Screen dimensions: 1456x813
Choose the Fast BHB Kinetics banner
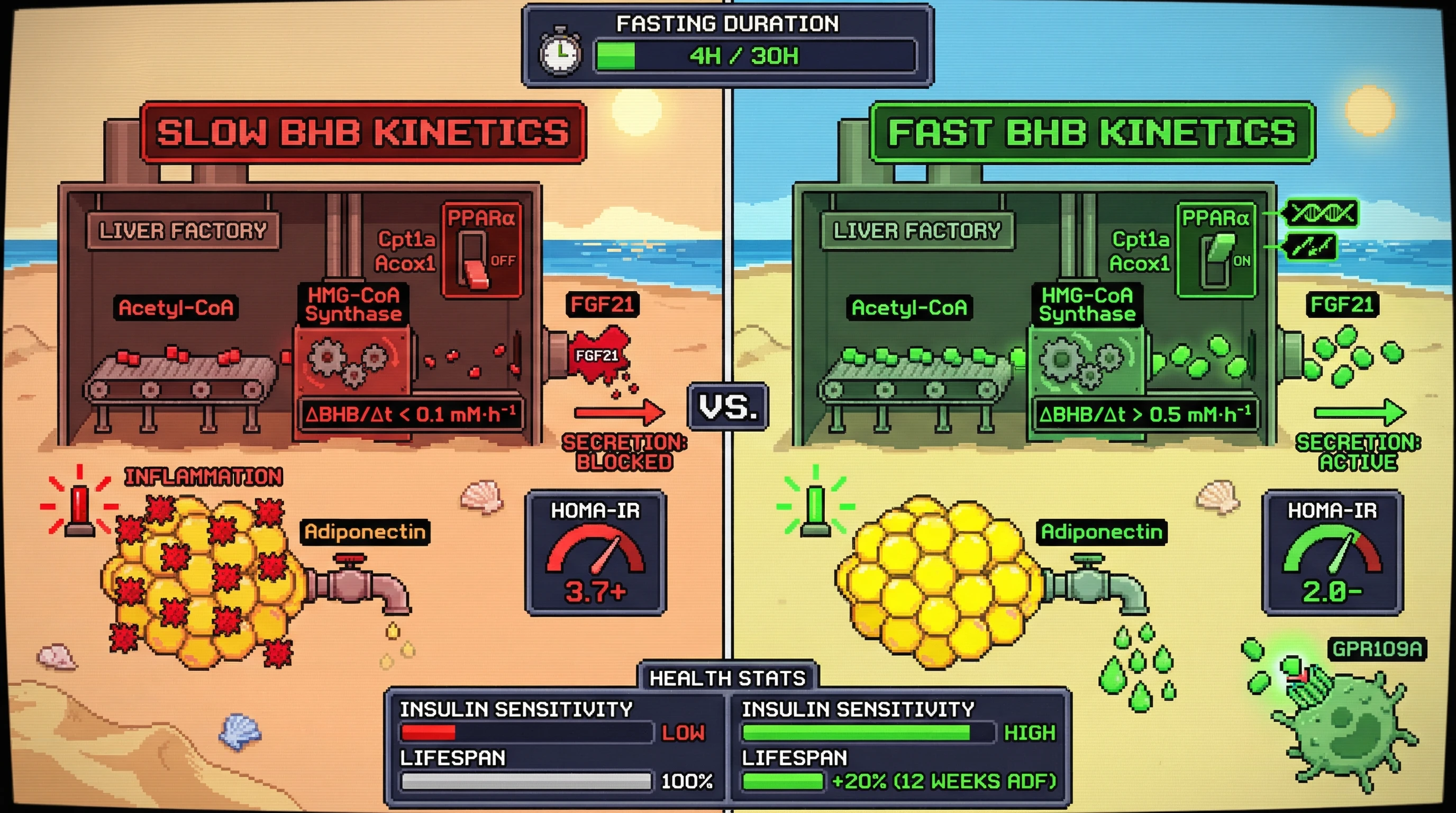pyautogui.click(x=1092, y=133)
